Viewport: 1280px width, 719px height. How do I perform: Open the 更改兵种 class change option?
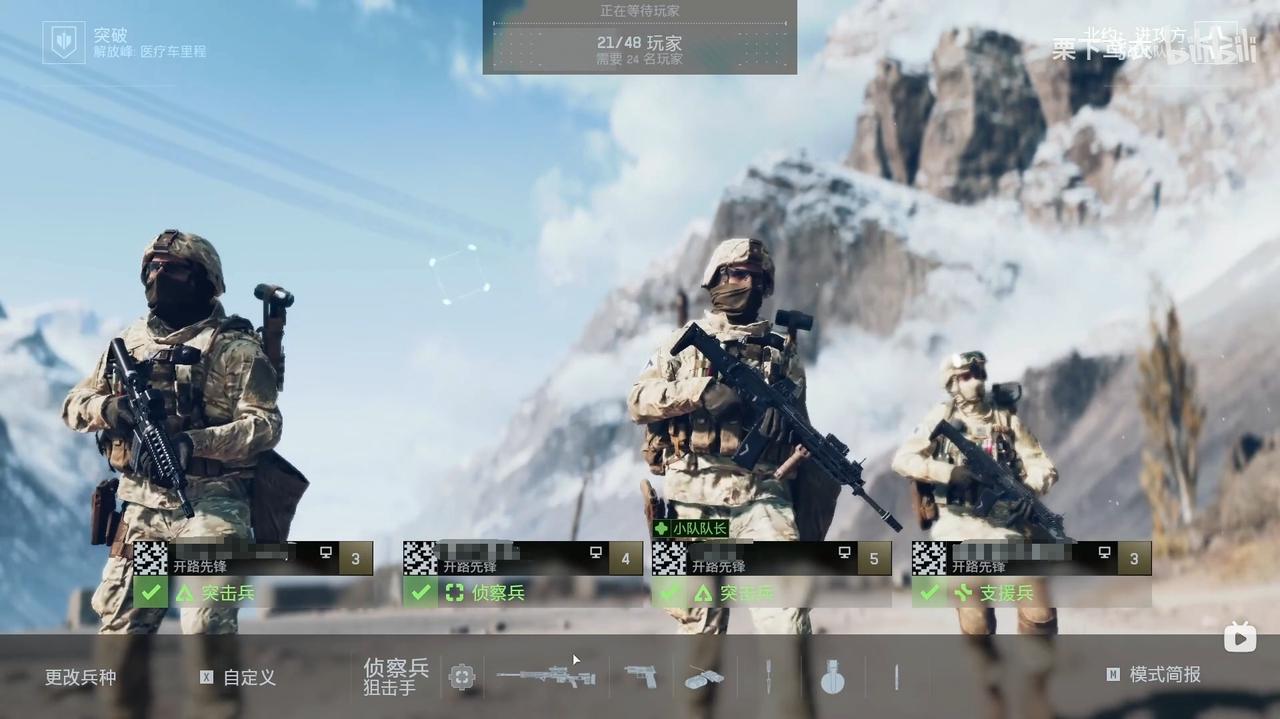pyautogui.click(x=80, y=677)
